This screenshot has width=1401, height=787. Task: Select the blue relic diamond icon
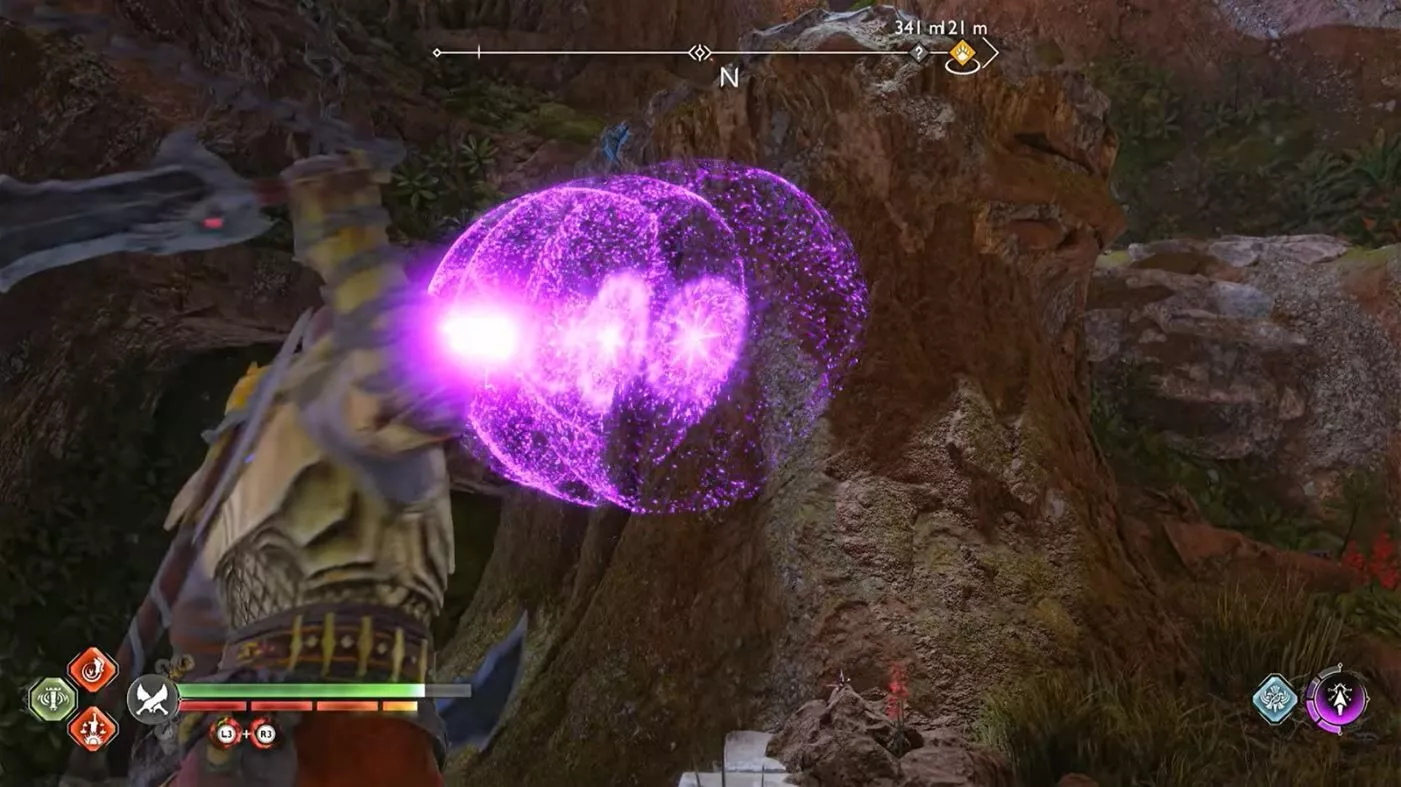pos(1274,699)
